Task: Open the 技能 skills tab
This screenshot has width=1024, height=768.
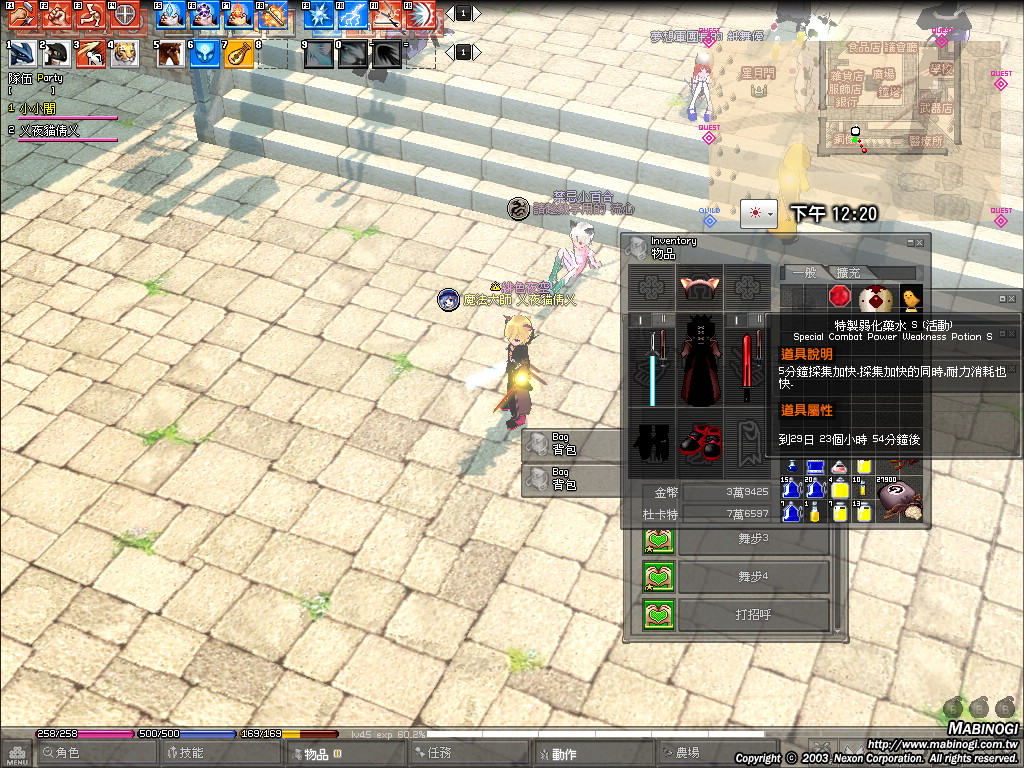Action: (190, 754)
